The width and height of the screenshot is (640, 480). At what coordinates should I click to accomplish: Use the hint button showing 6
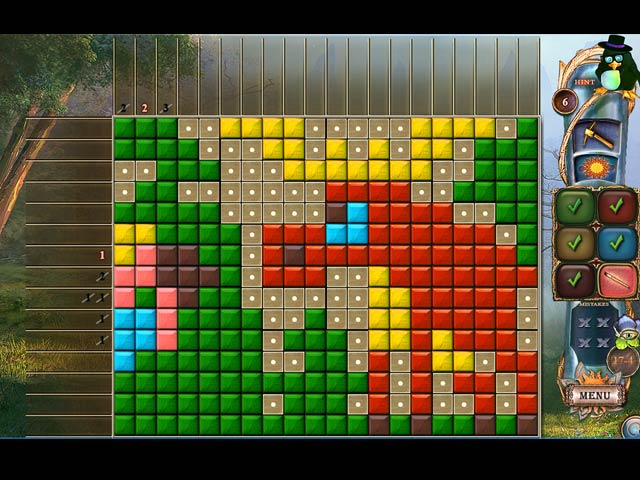click(564, 101)
